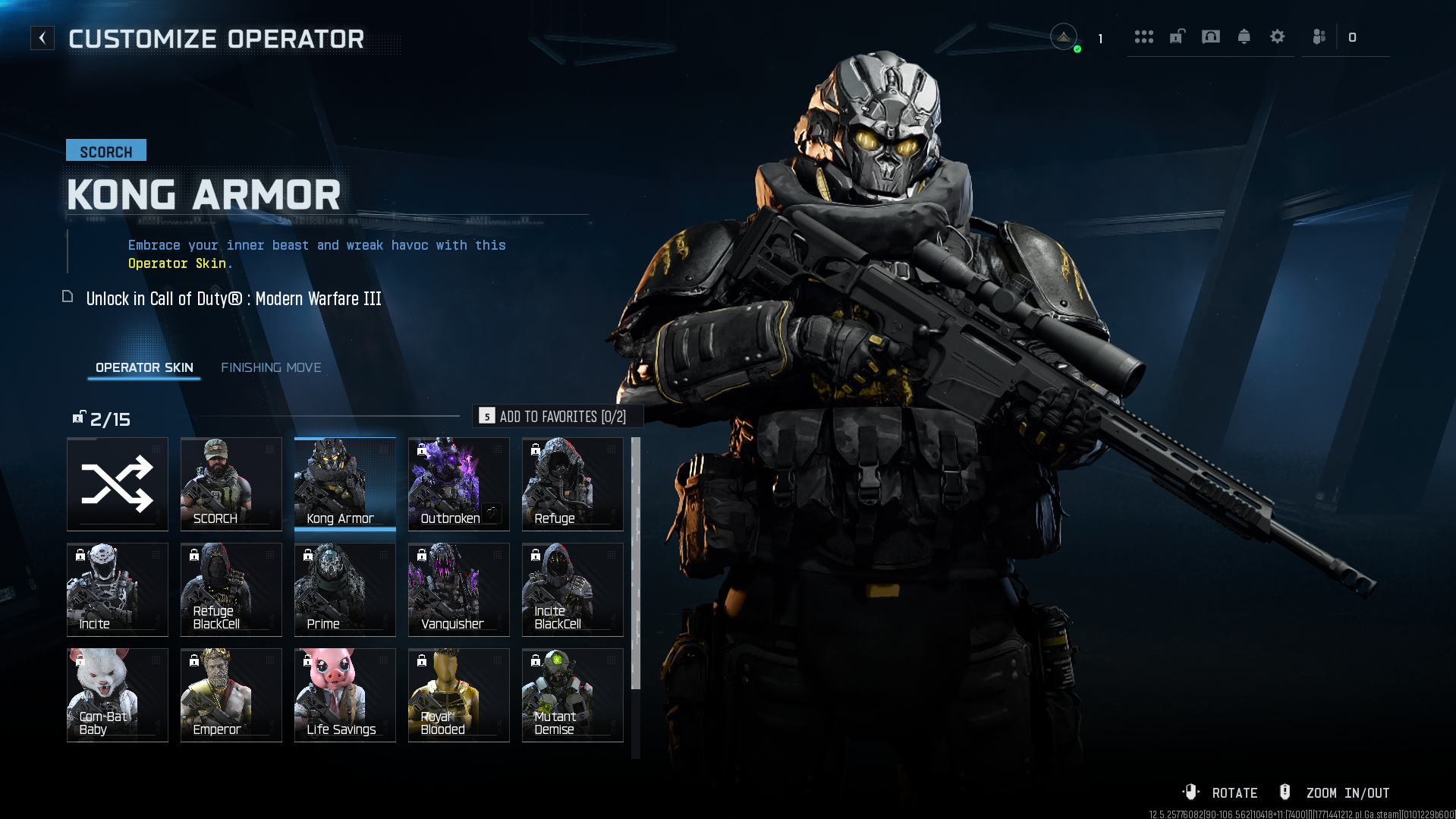The image size is (1456, 819).
Task: Choose the Life Savings pig skin
Action: 345,695
